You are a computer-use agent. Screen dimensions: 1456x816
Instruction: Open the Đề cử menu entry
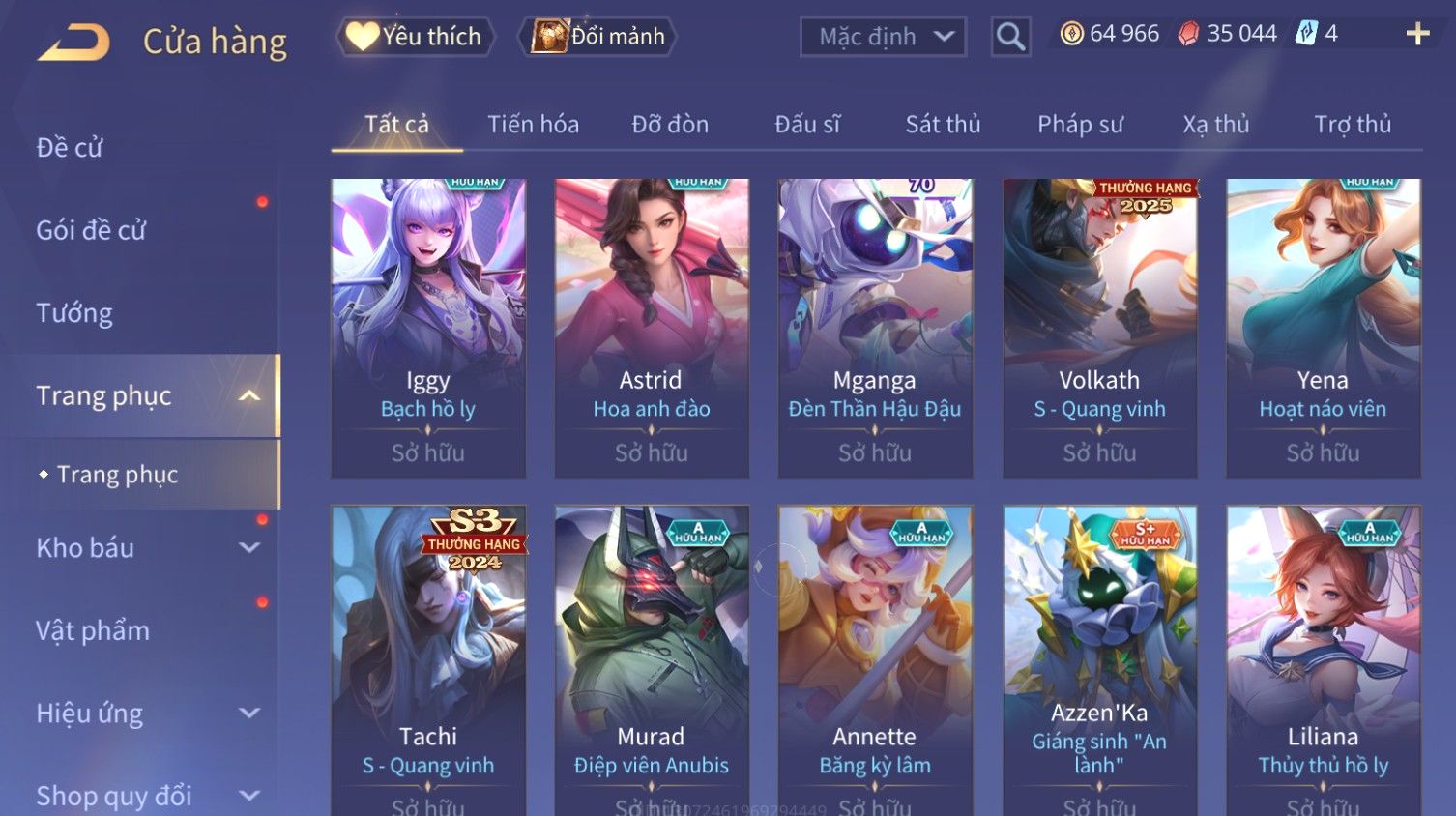coord(70,147)
